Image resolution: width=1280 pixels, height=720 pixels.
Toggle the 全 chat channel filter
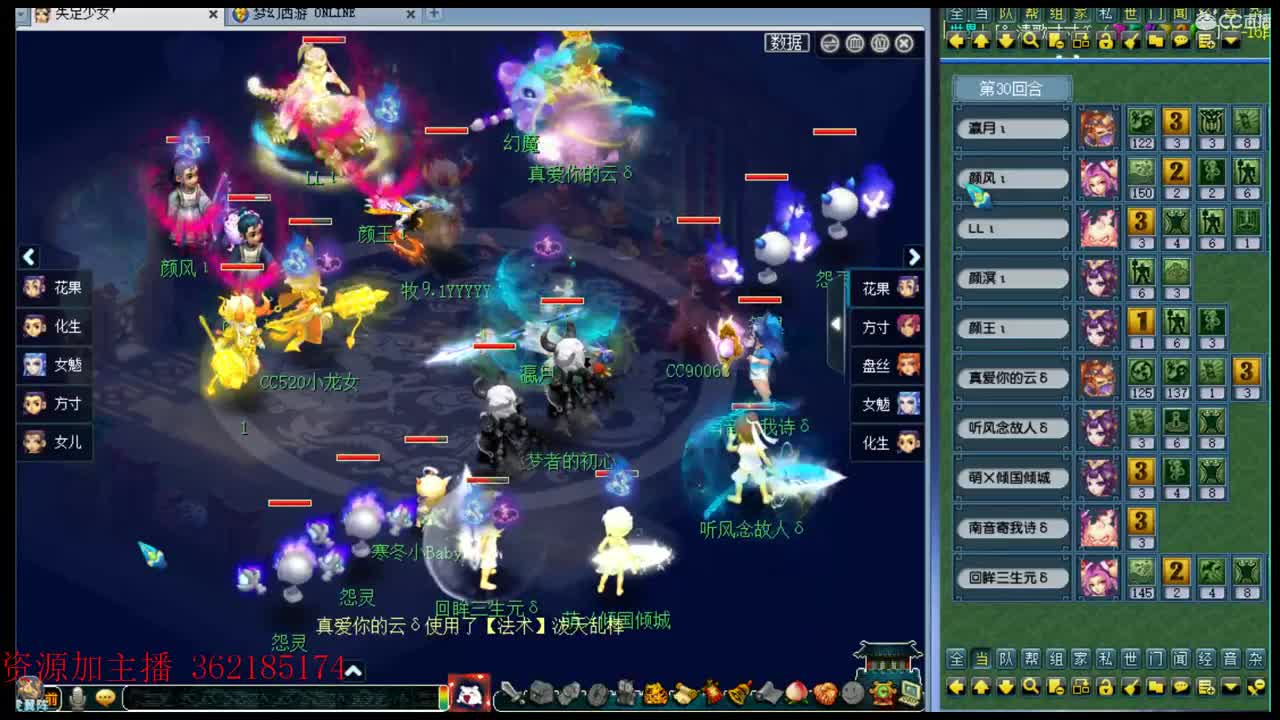click(x=956, y=660)
